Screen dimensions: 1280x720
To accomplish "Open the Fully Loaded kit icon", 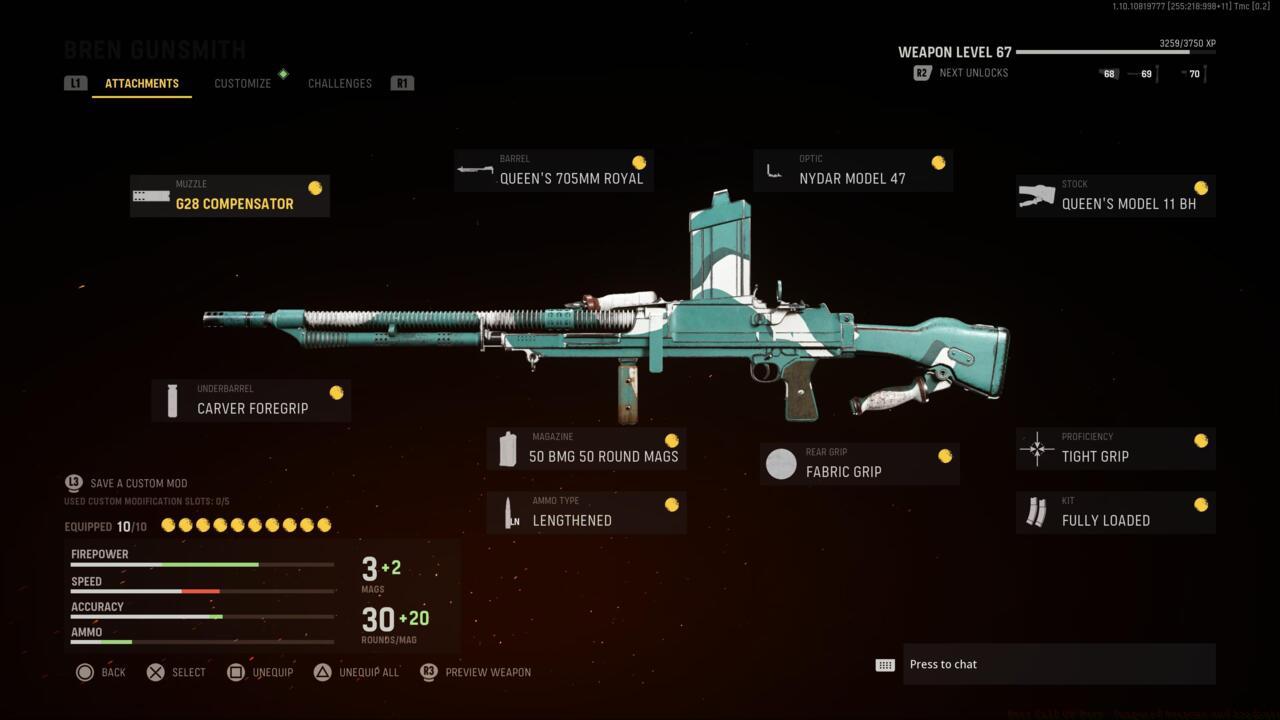I will point(1035,512).
